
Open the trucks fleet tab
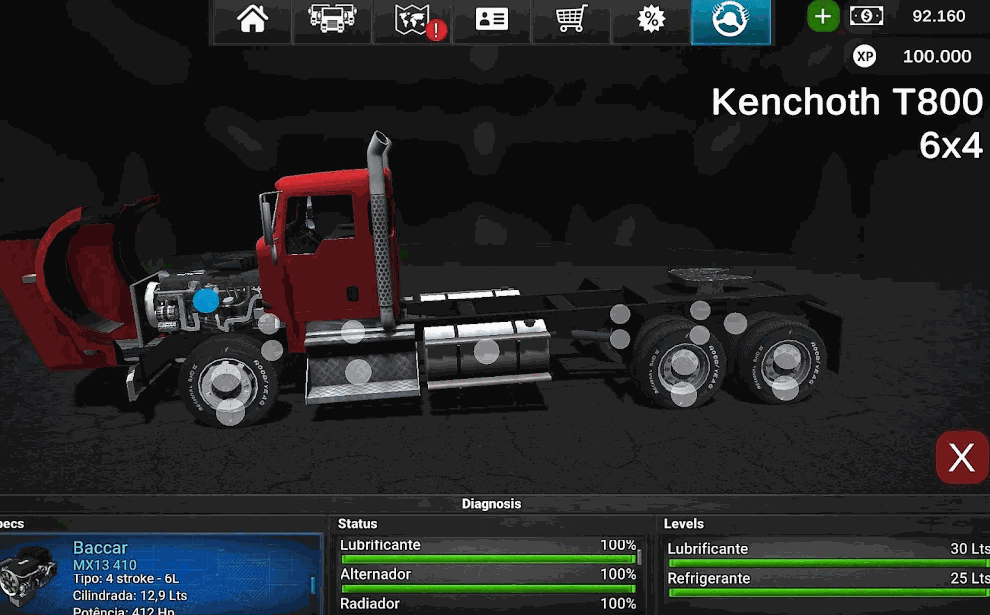332,21
